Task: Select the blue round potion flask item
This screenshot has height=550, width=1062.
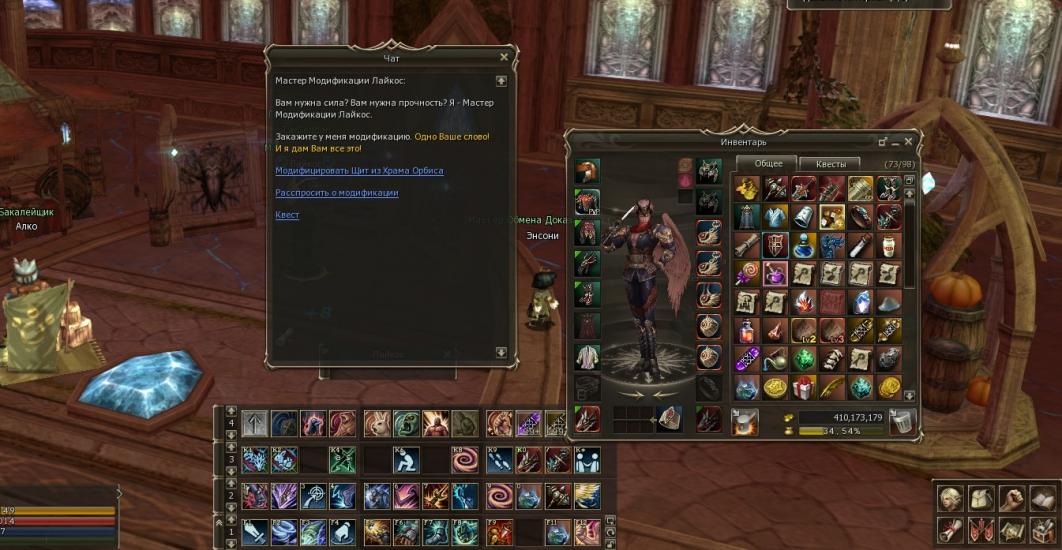Action: (804, 245)
